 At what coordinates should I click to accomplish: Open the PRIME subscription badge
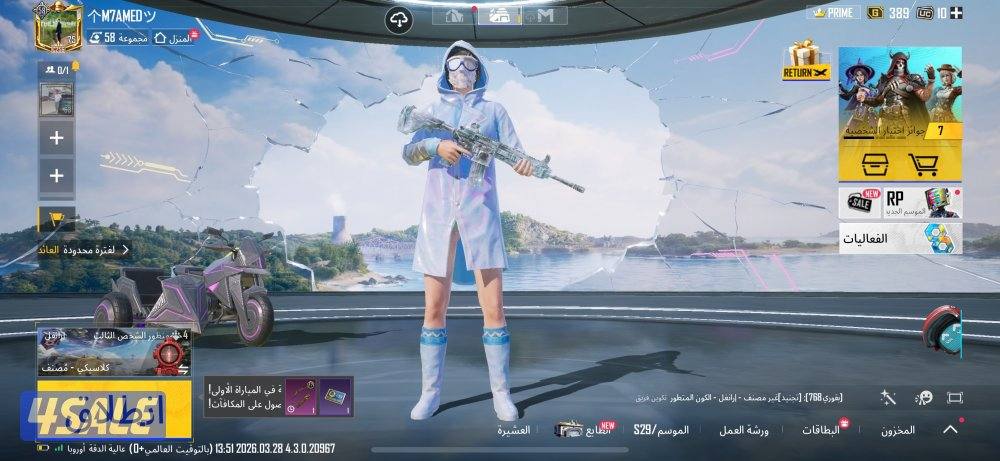(x=832, y=13)
